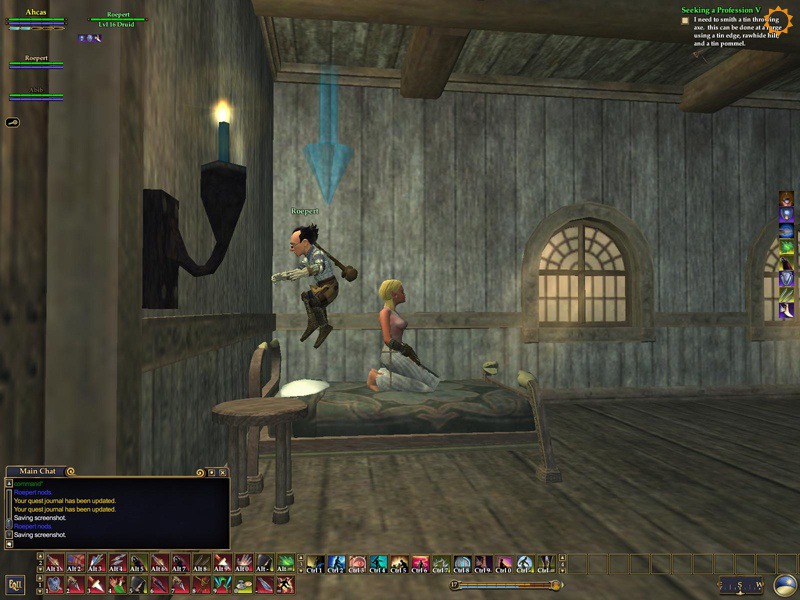Use the Alt 5 hotbar ability
800x600 pixels.
[x=138, y=563]
